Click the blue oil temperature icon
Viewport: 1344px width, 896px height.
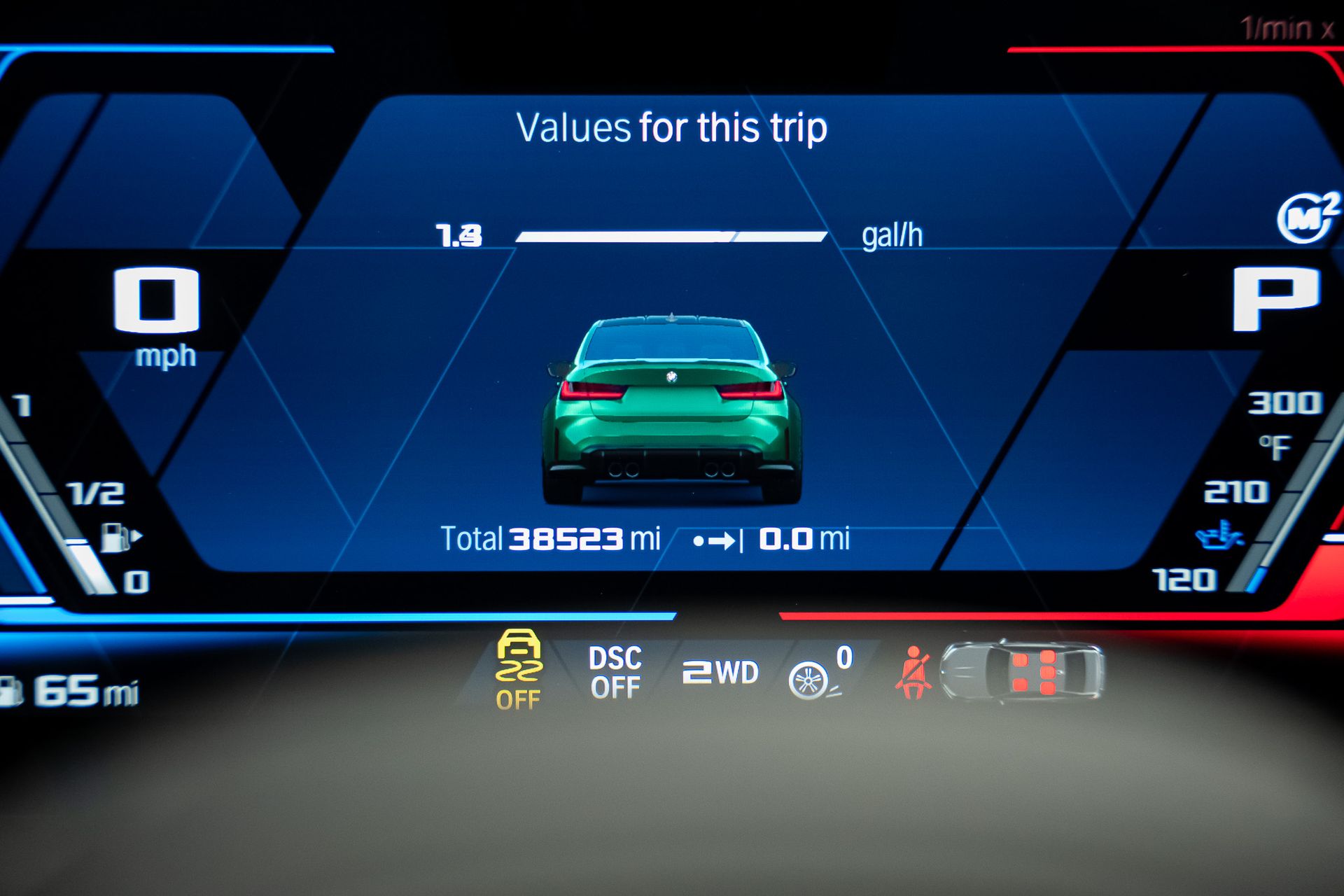(x=1219, y=535)
